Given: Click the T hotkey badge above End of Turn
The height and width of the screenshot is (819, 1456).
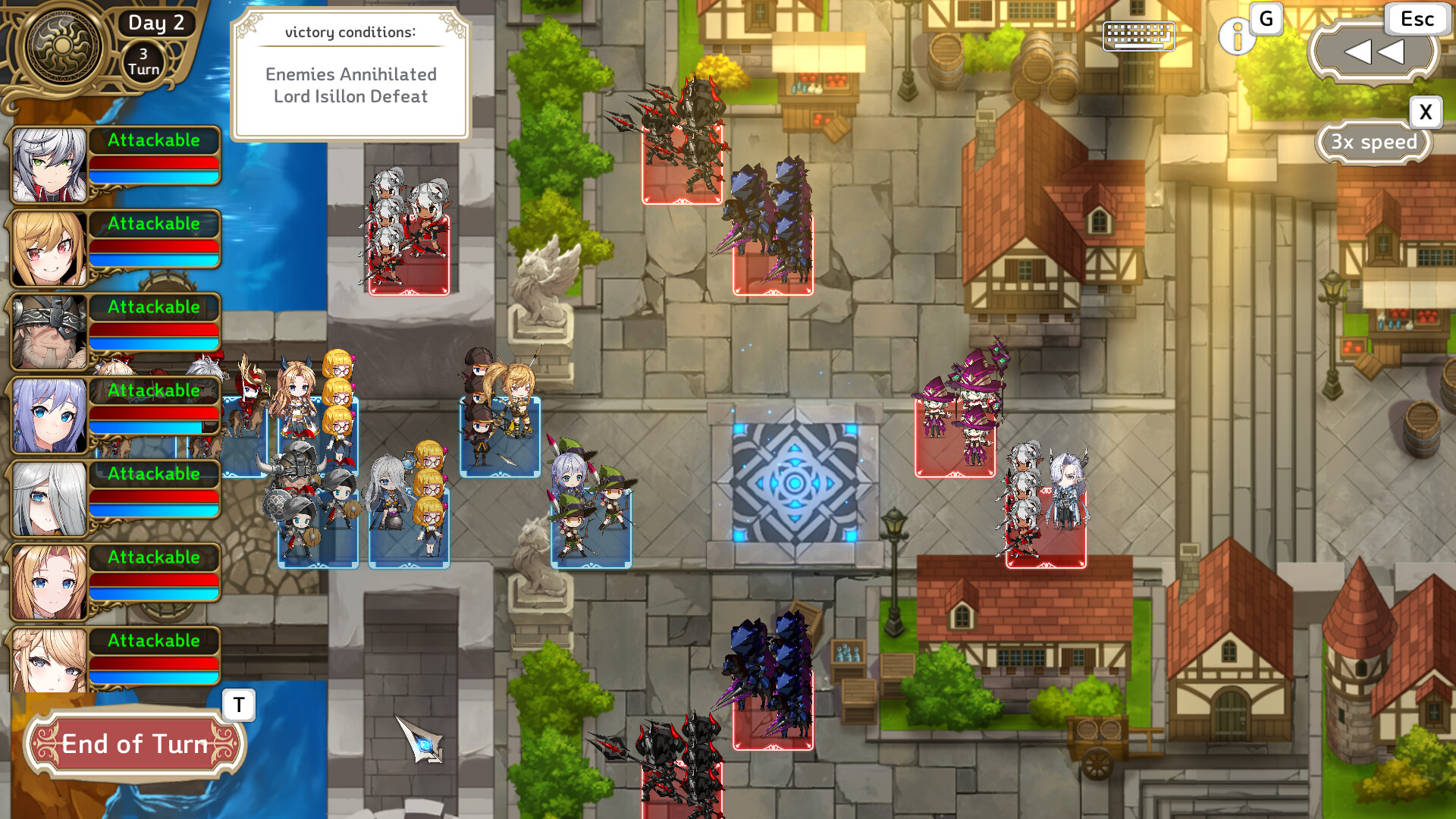Looking at the screenshot, I should pos(237,705).
